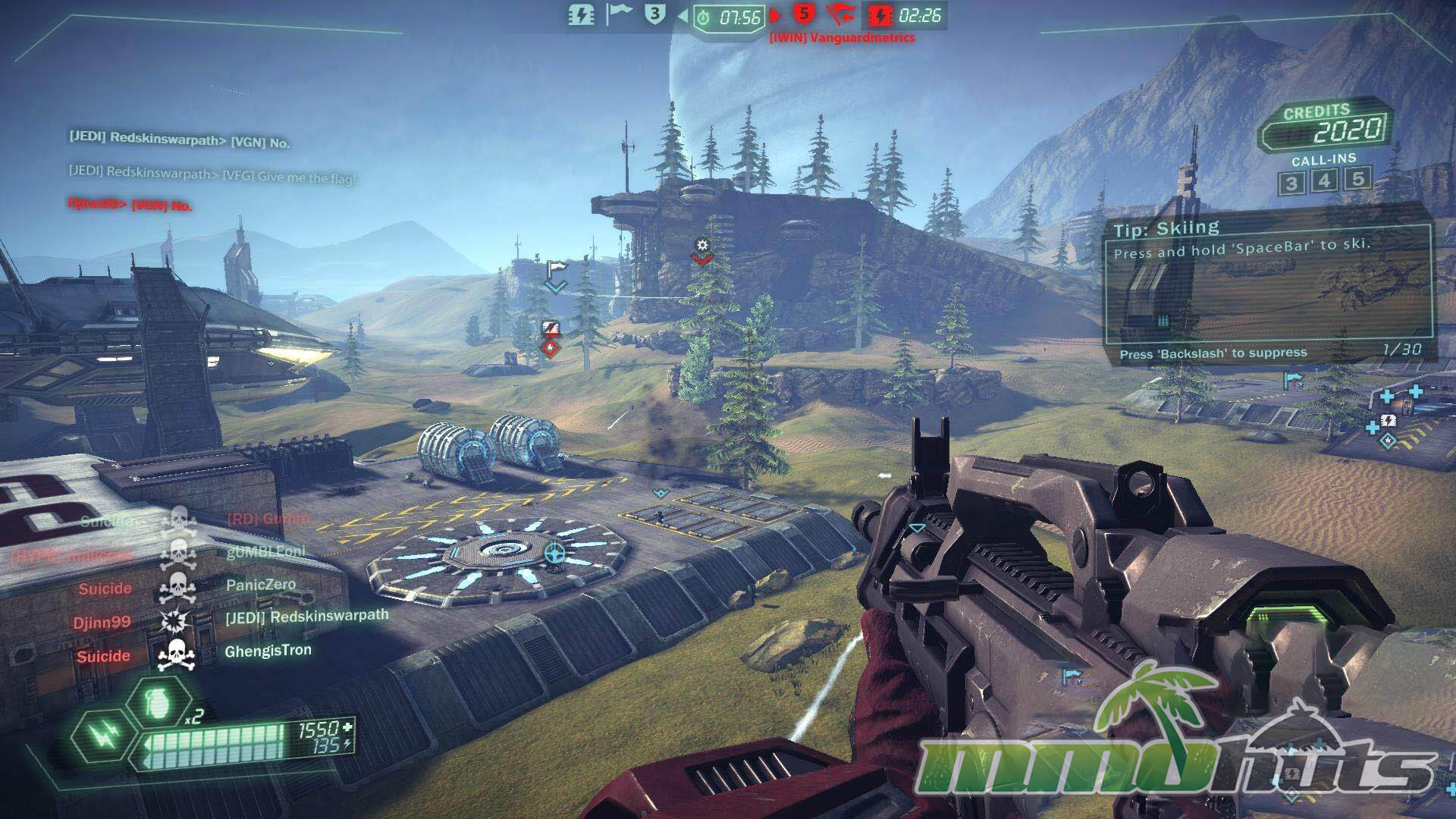Click the red team flag status icon
Image resolution: width=1456 pixels, height=819 pixels.
(x=840, y=14)
